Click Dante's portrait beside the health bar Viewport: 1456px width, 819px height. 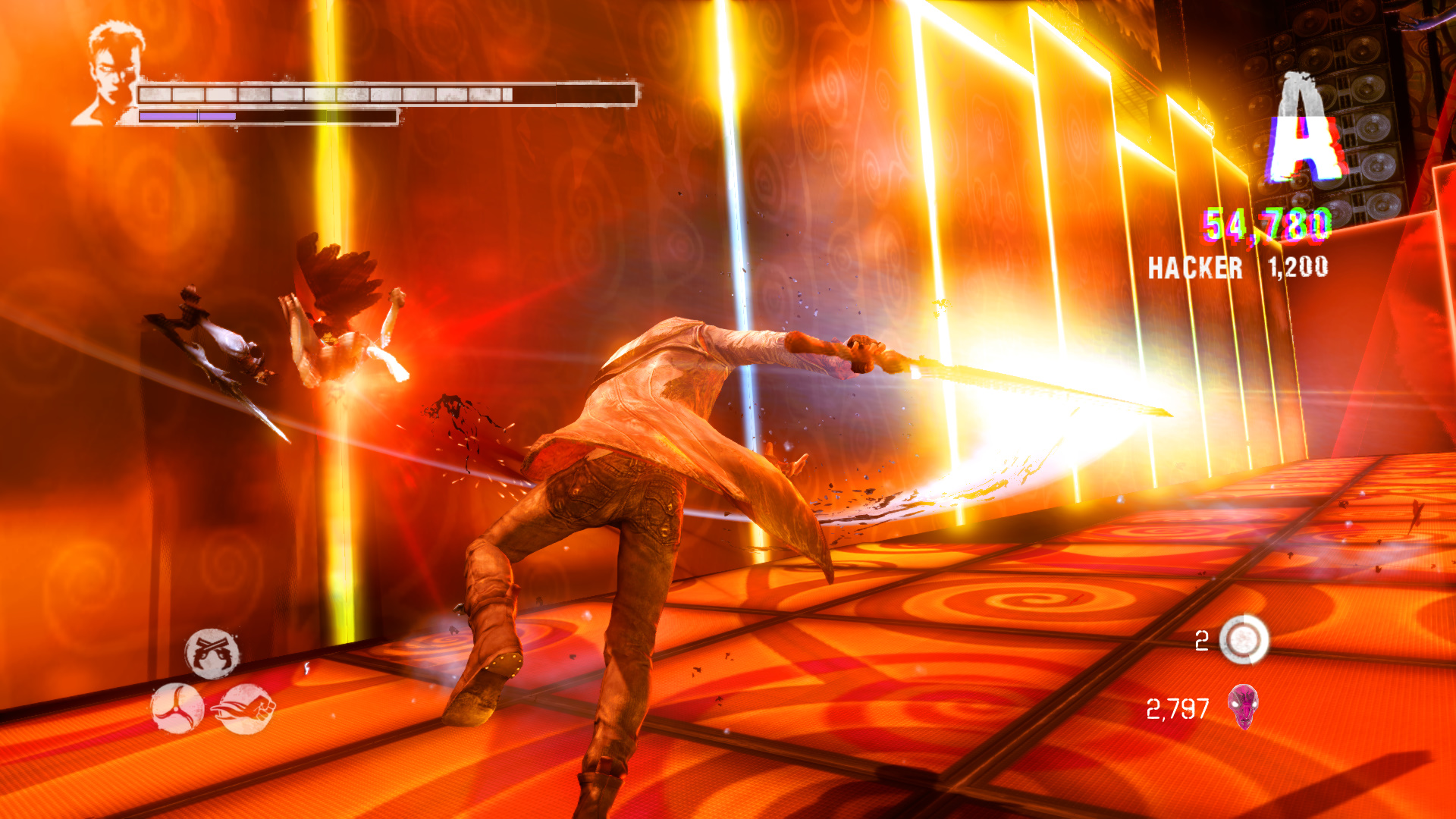pyautogui.click(x=111, y=74)
